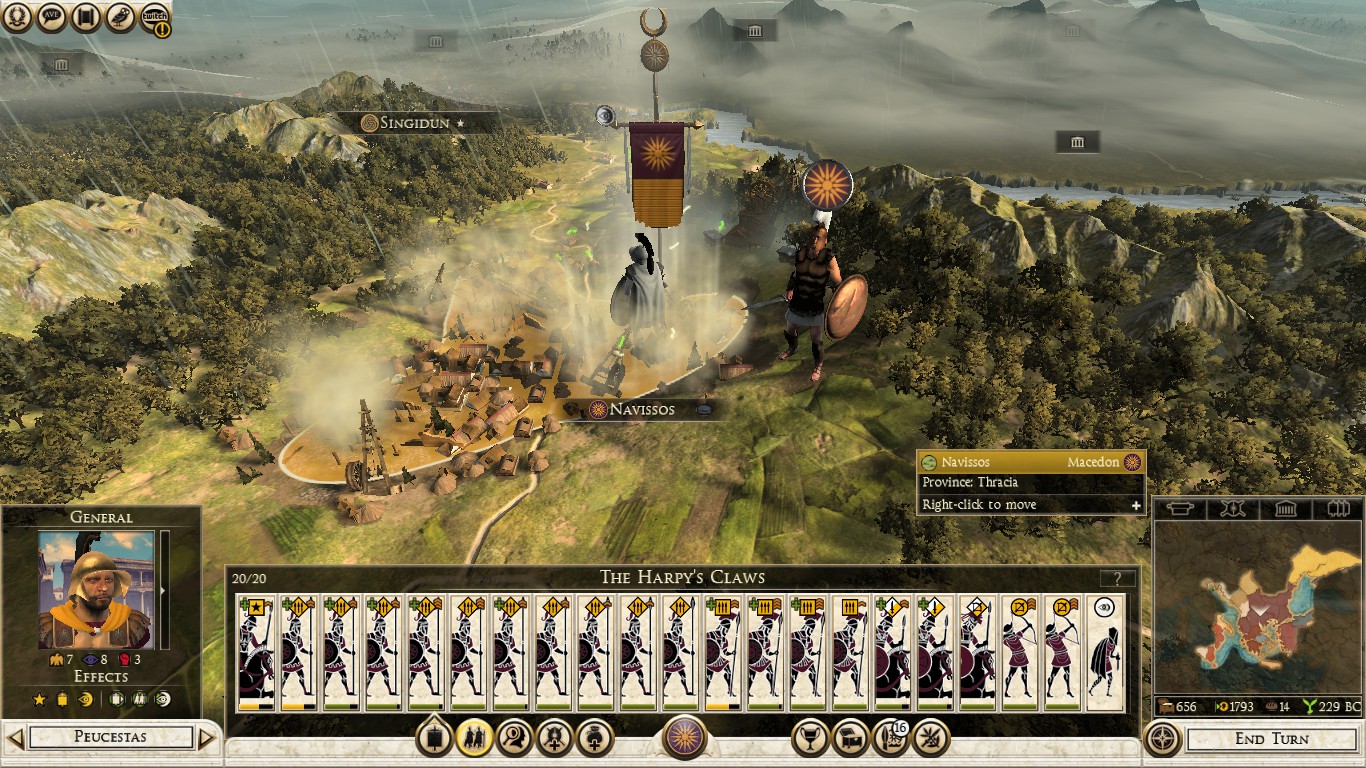The width and height of the screenshot is (1366, 768).
Task: Select the general's cavalry unit card
Action: point(255,652)
